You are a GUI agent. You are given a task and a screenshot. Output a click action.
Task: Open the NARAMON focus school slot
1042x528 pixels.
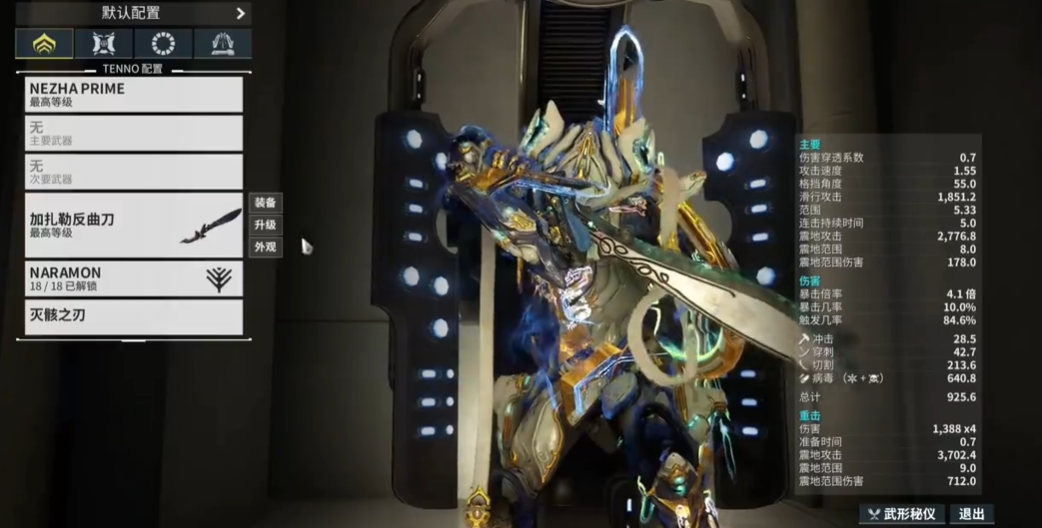tap(134, 278)
